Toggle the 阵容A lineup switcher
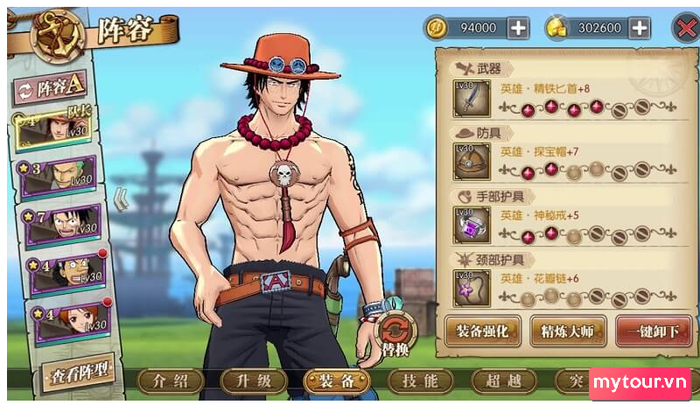The width and height of the screenshot is (700, 411). (x=50, y=90)
